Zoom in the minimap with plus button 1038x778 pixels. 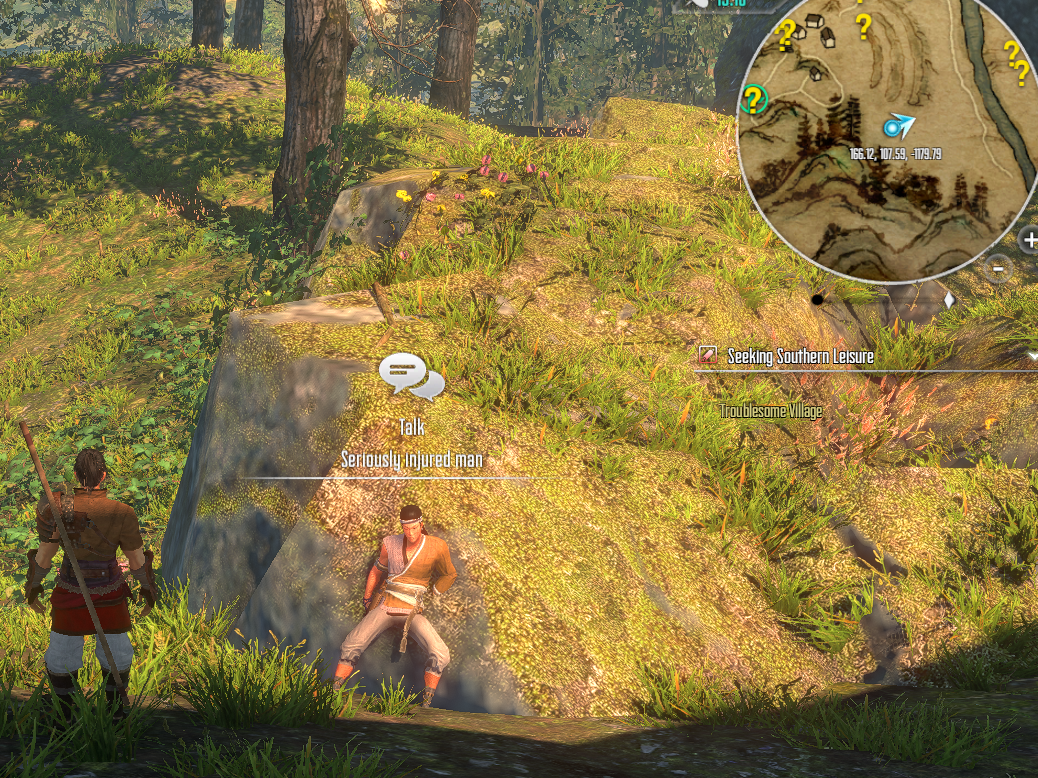click(x=1029, y=240)
